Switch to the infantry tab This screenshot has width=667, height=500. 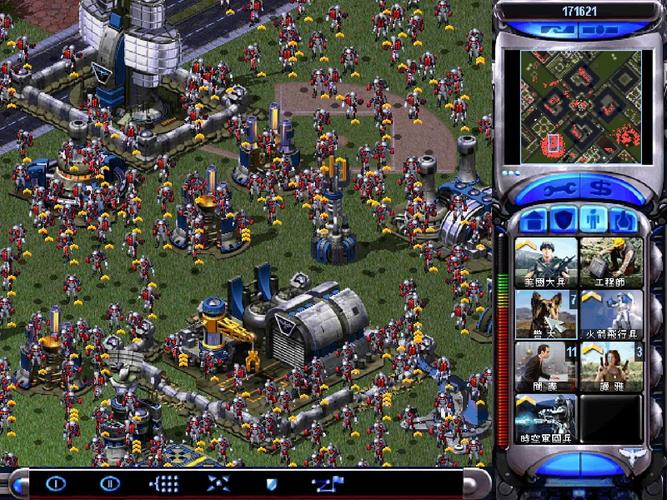[594, 219]
